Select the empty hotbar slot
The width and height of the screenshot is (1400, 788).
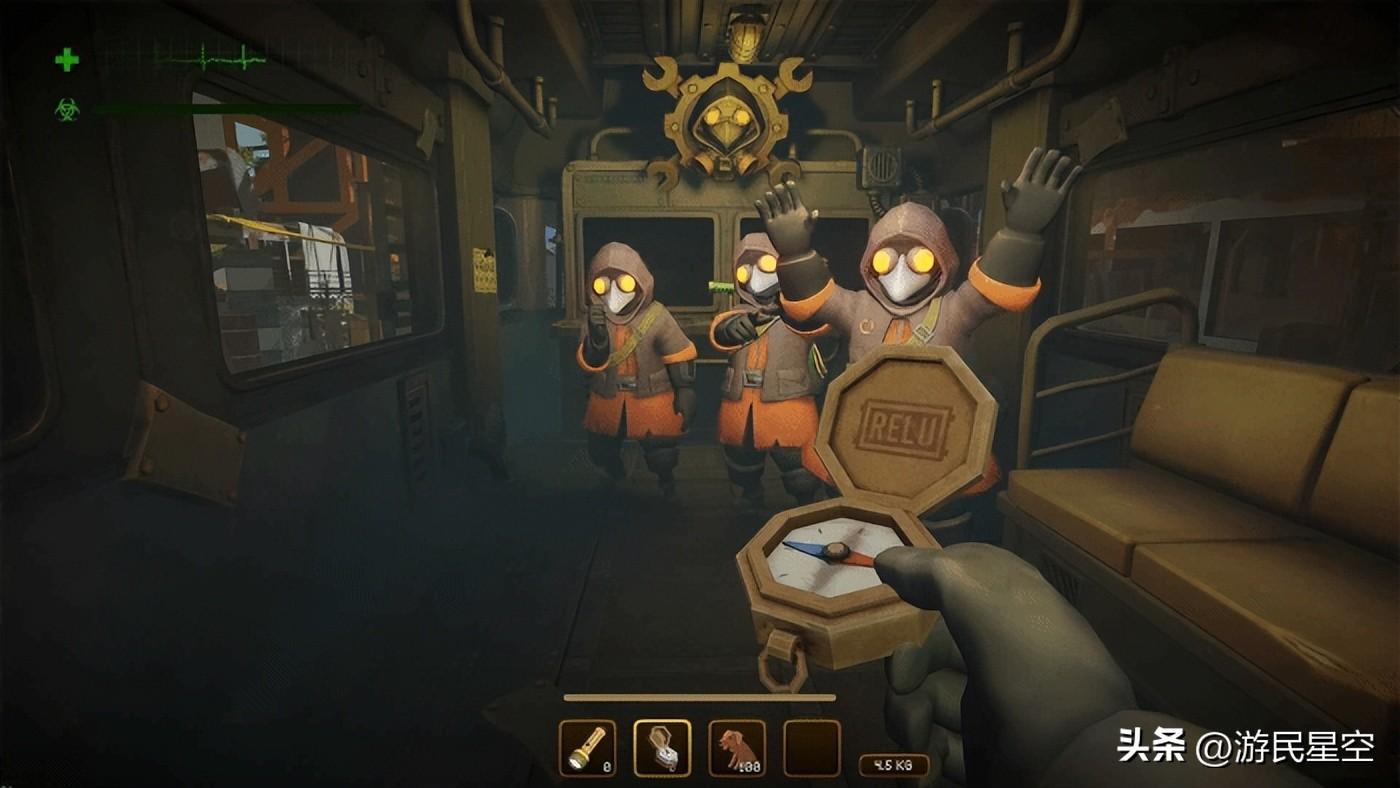(x=811, y=748)
